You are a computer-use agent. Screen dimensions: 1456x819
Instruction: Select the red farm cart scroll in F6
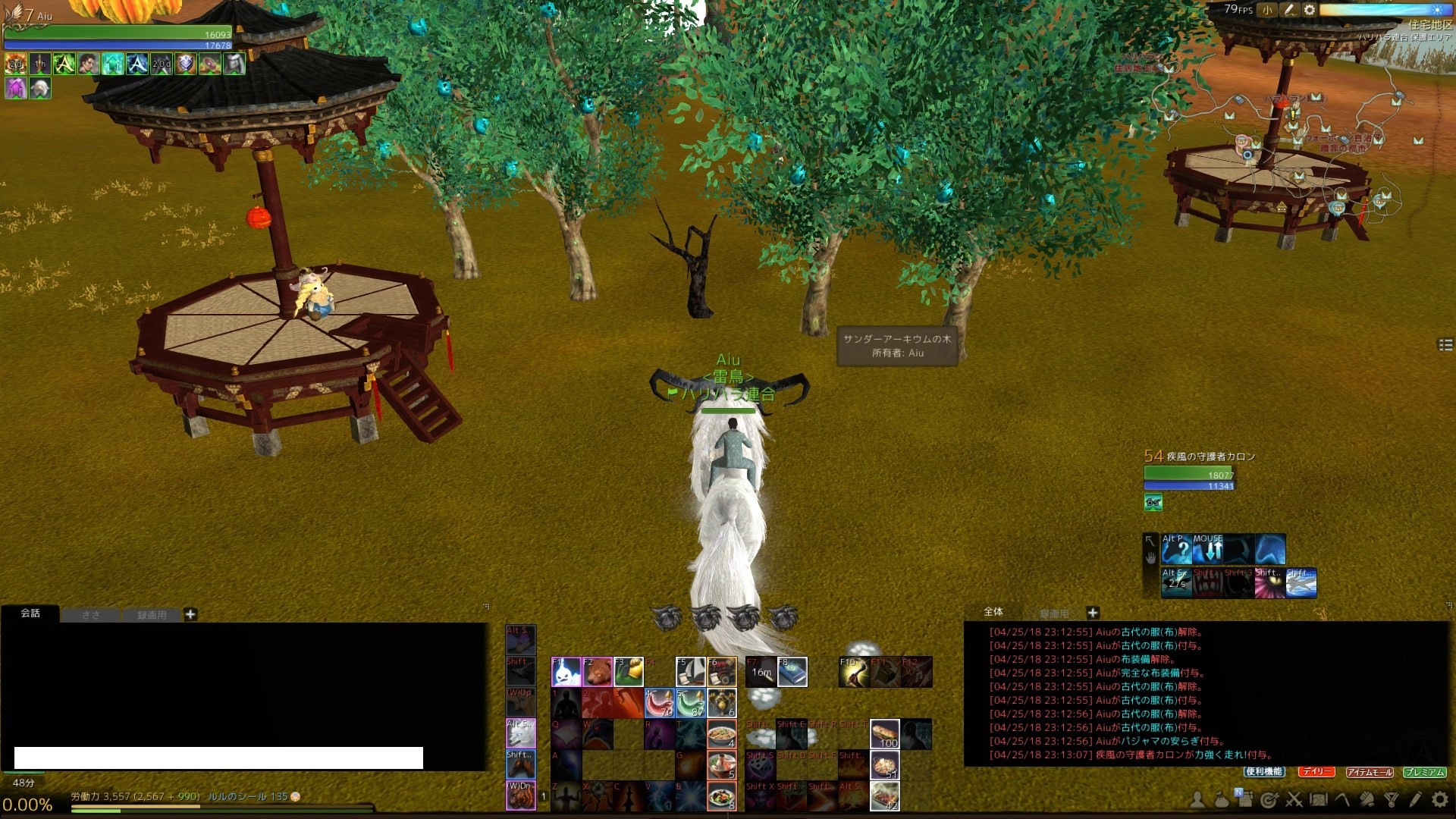[x=721, y=672]
